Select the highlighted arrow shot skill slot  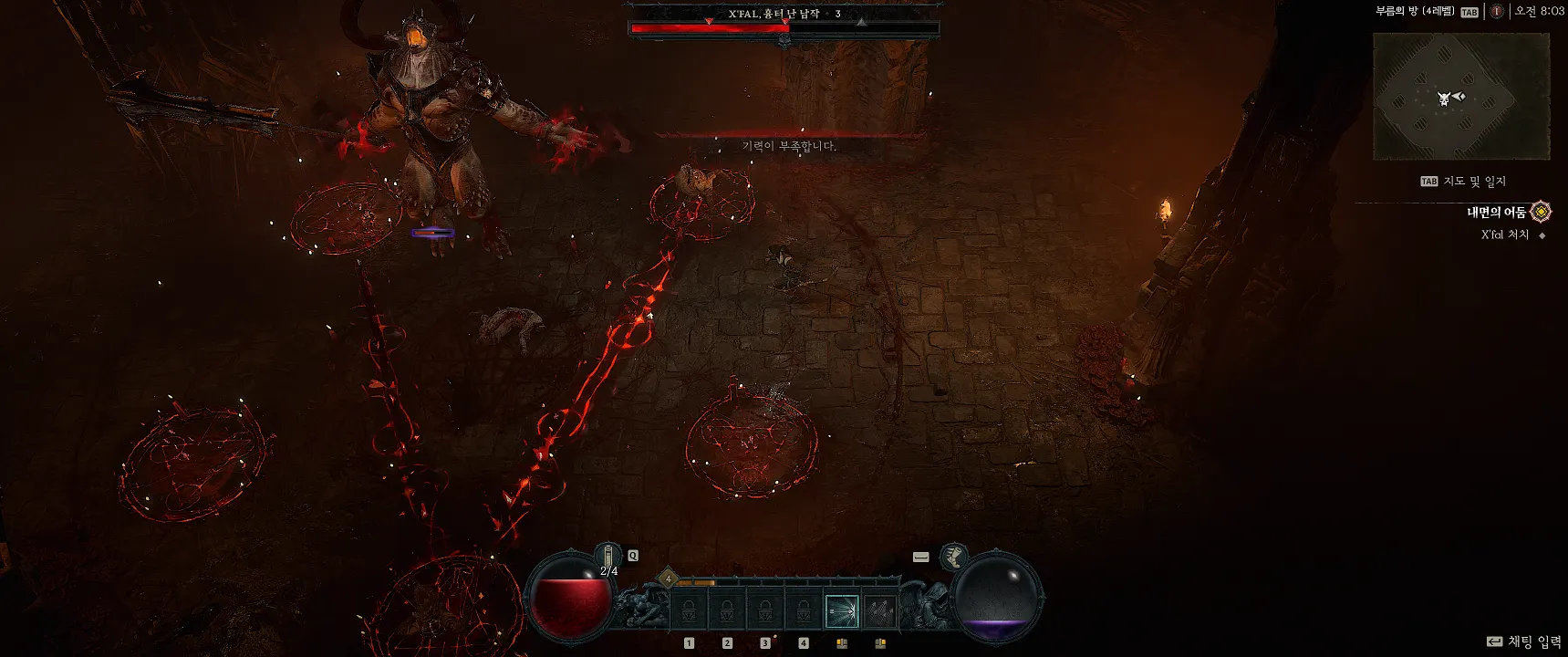pyautogui.click(x=841, y=611)
